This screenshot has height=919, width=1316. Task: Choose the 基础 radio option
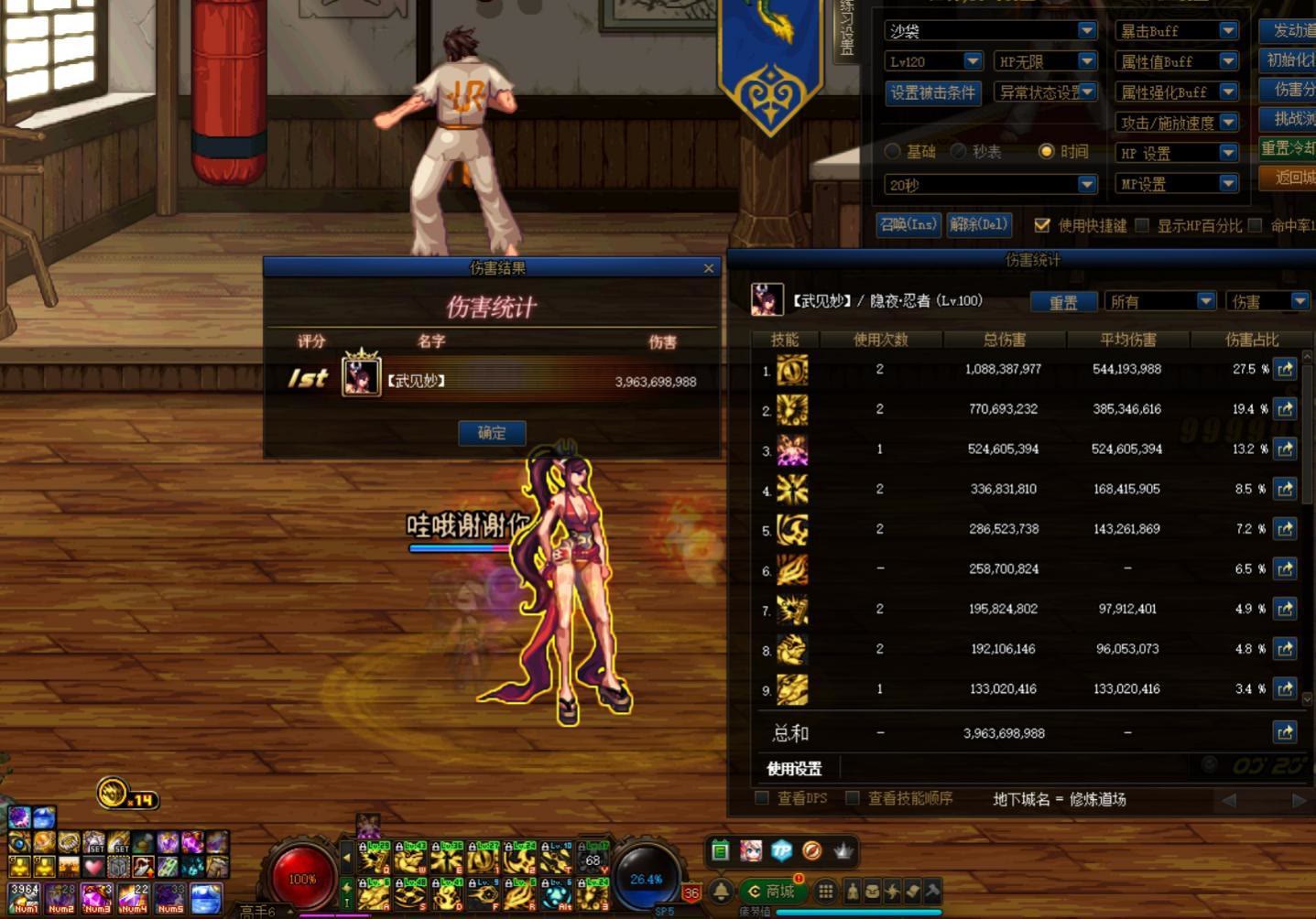(893, 151)
